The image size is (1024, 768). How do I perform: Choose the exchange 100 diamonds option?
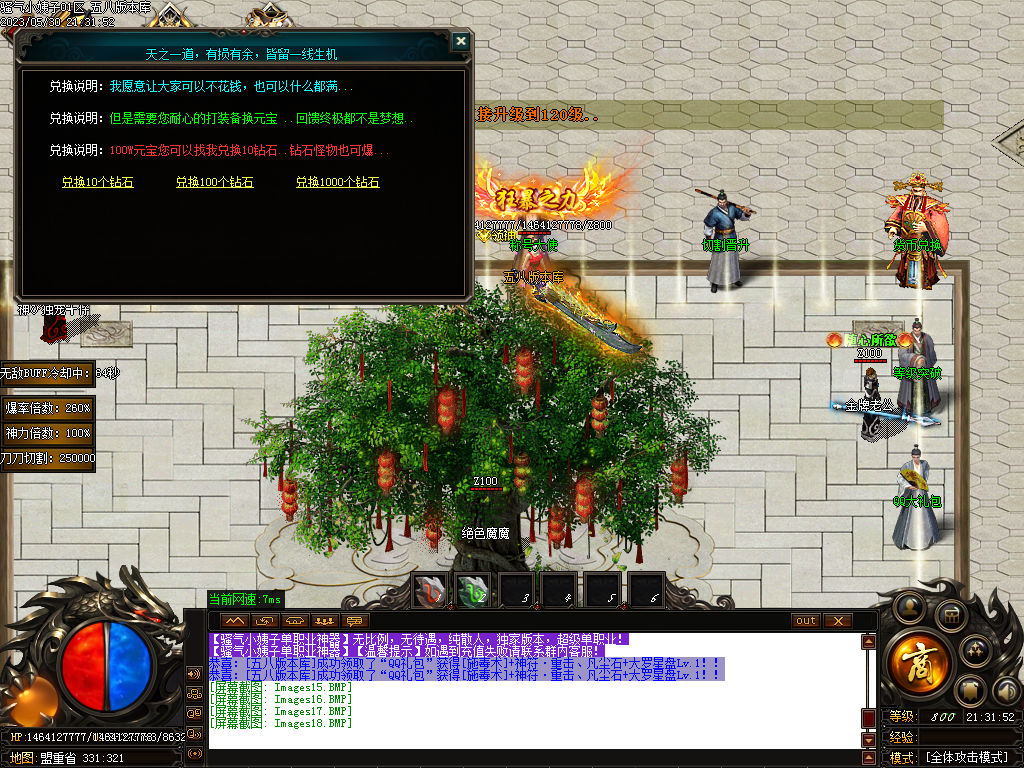tap(214, 183)
